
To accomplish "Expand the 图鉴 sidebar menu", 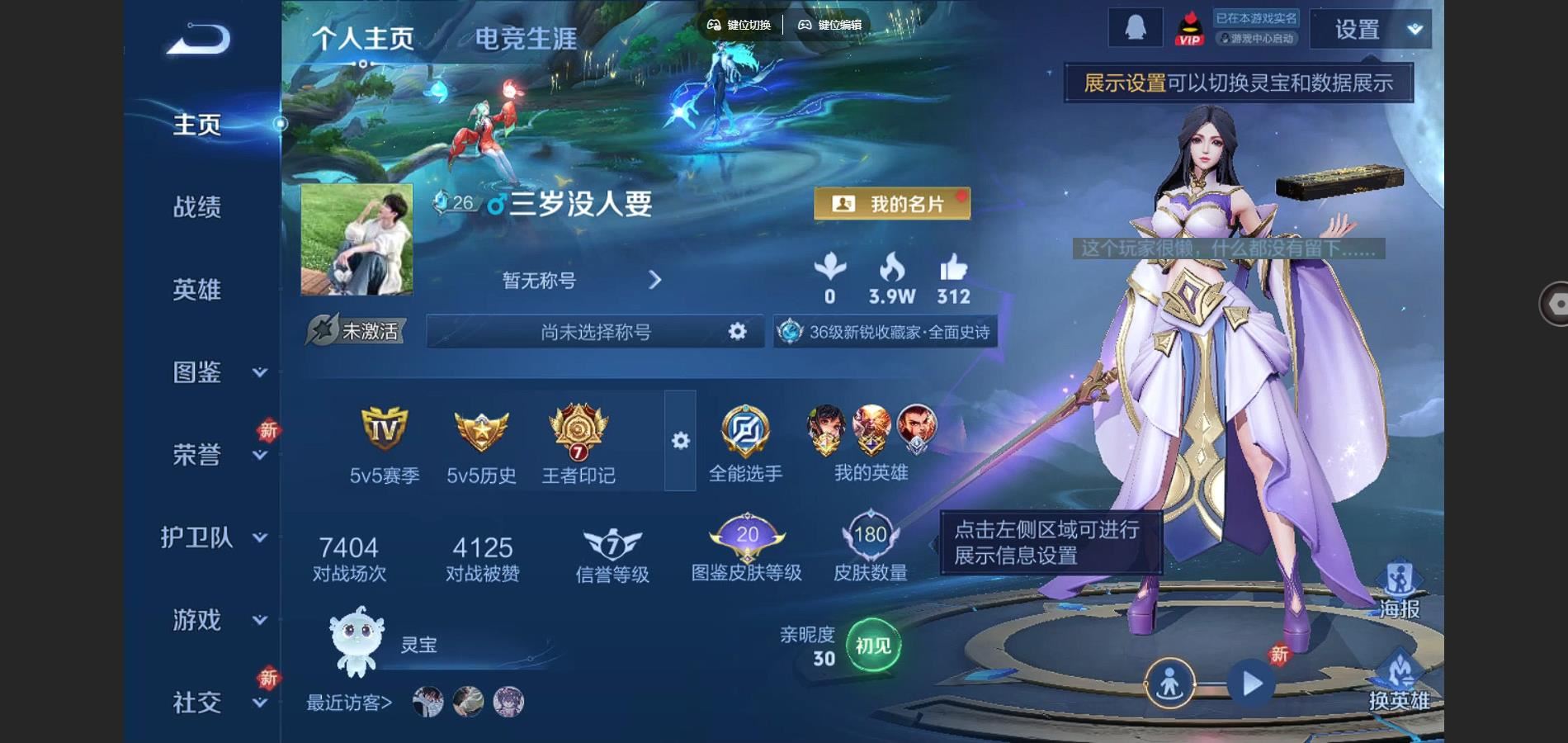I will pos(216,372).
